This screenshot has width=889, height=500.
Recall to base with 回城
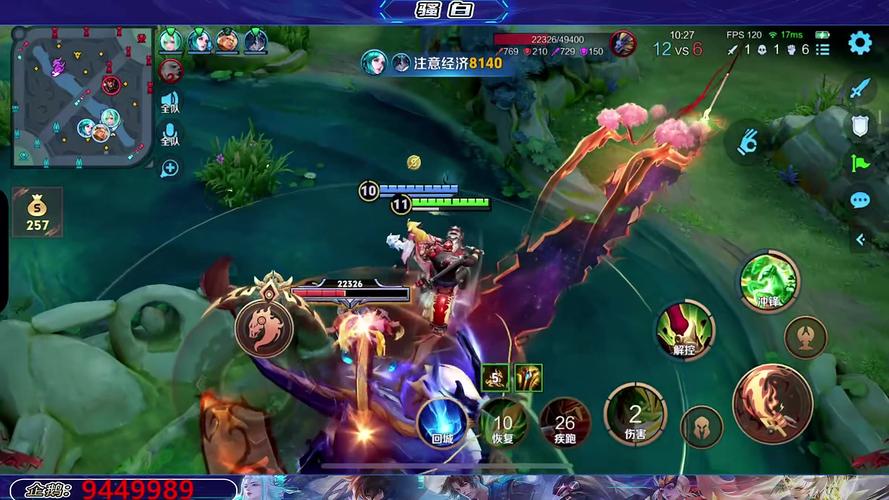click(441, 421)
